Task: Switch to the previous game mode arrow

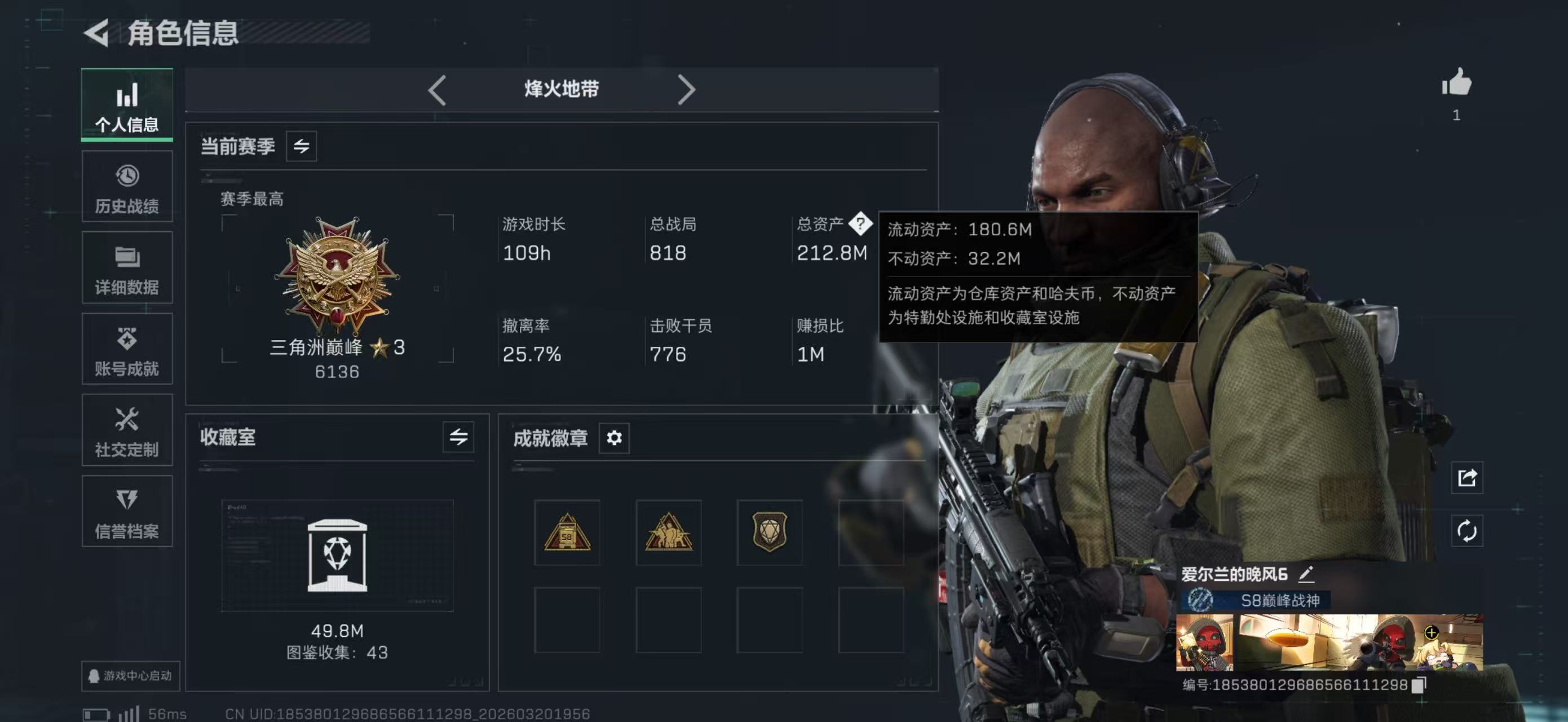Action: pyautogui.click(x=437, y=90)
